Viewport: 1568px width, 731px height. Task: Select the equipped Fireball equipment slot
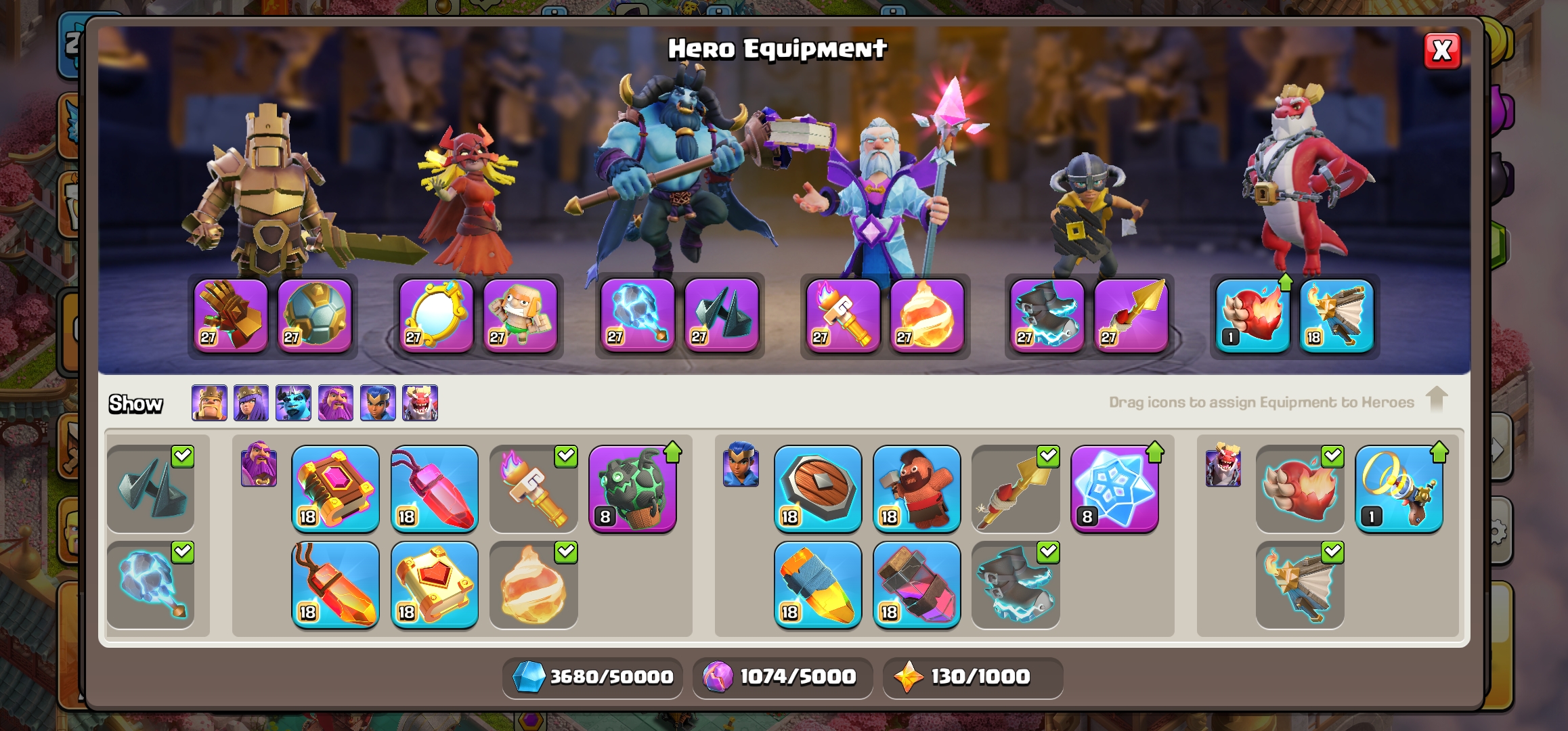click(926, 315)
